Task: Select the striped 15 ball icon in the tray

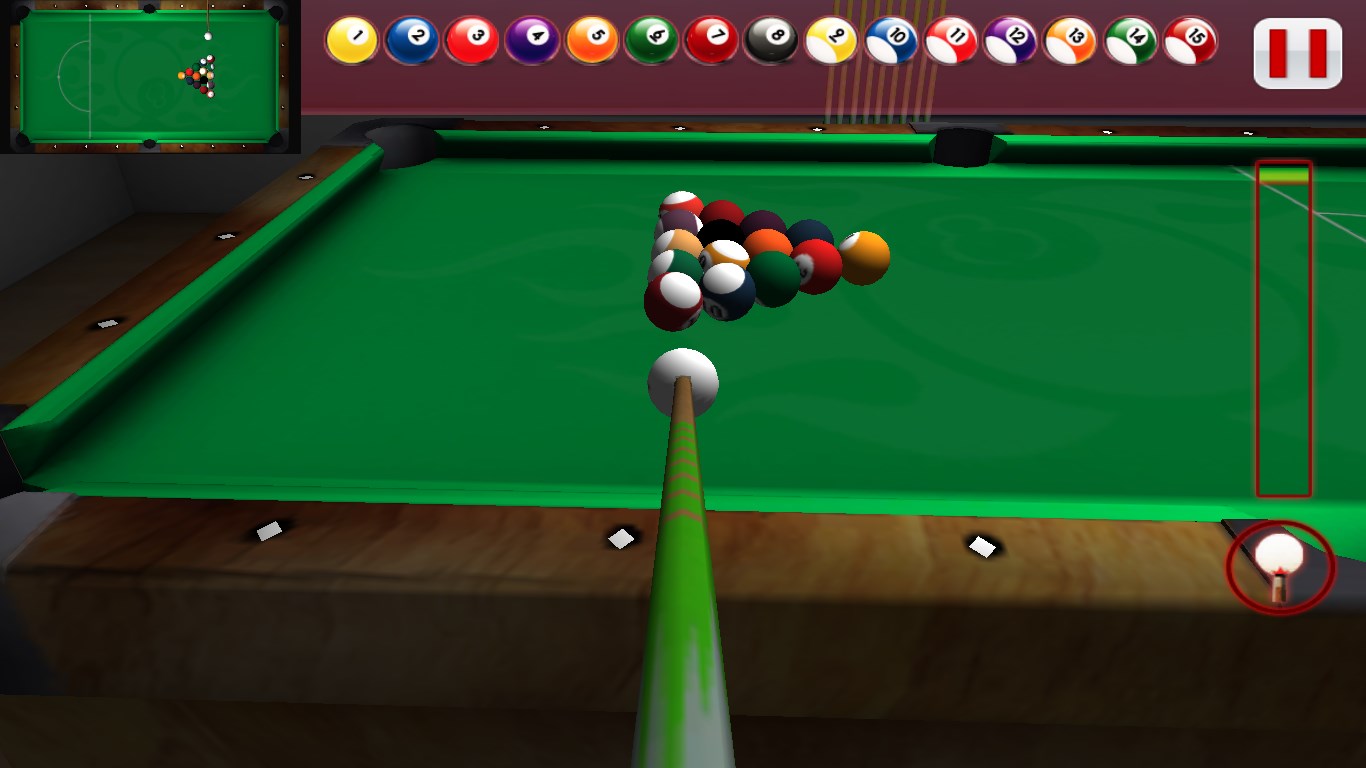Action: click(1190, 40)
